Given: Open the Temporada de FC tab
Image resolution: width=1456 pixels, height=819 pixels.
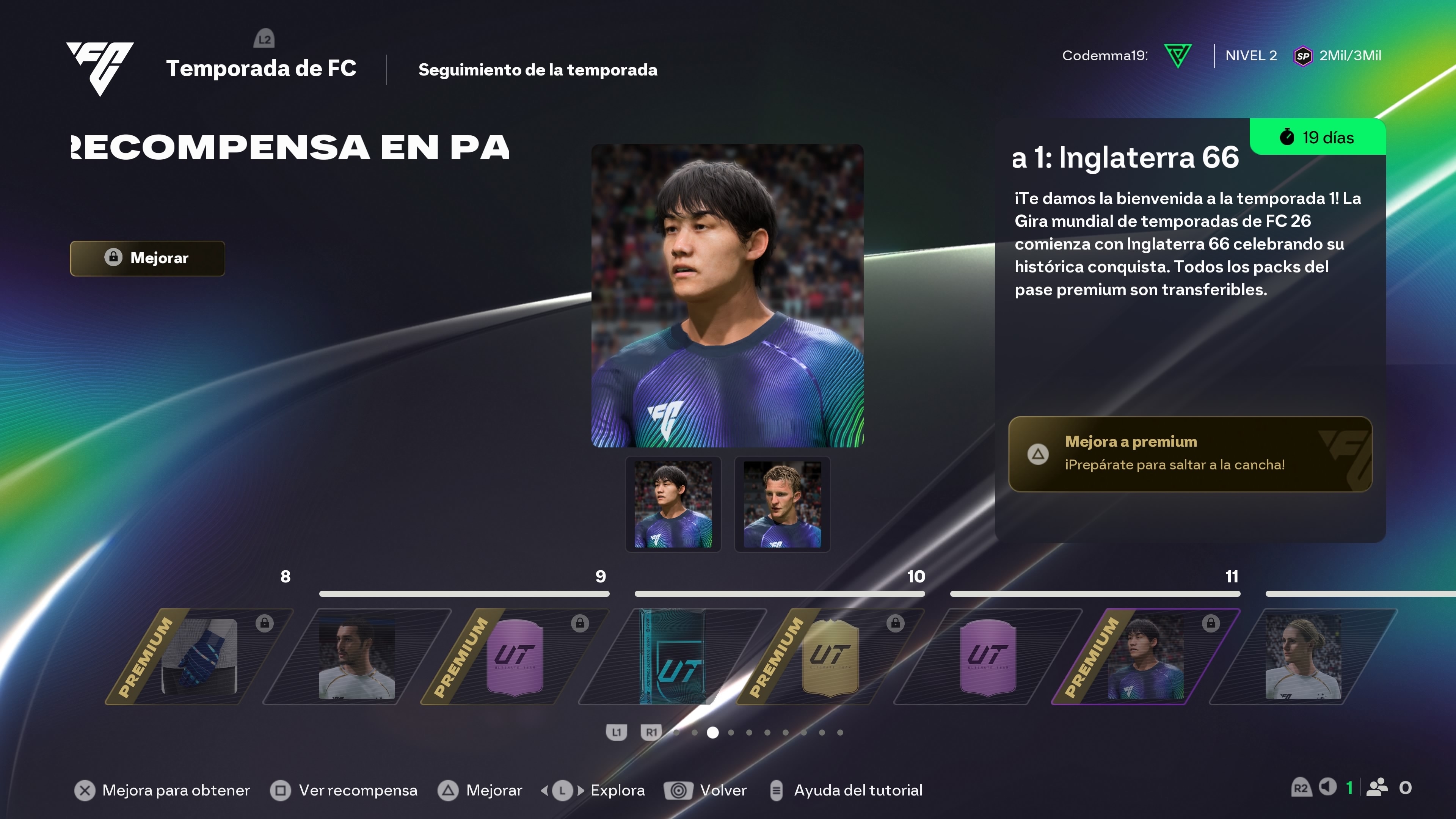Looking at the screenshot, I should [x=260, y=68].
